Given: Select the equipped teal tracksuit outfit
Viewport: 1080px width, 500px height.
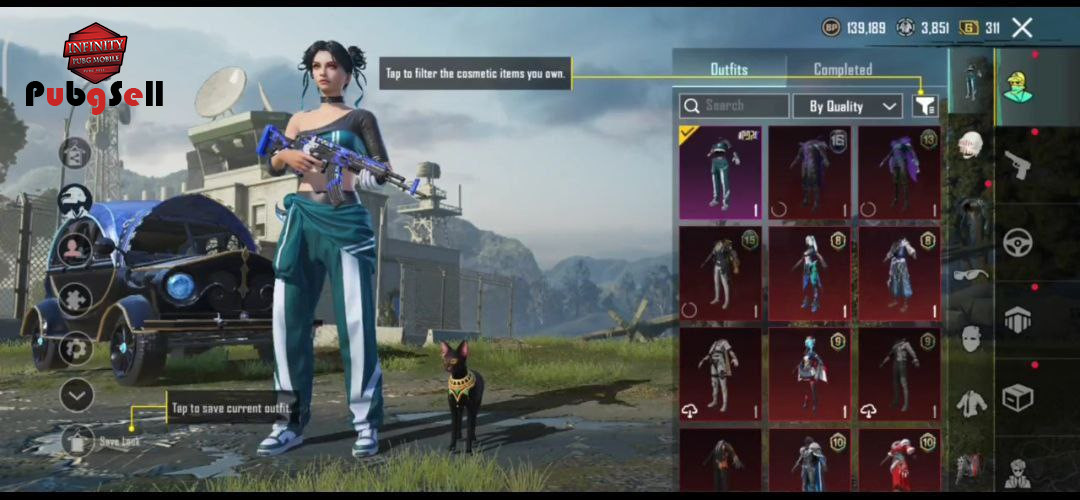Looking at the screenshot, I should click(x=720, y=172).
